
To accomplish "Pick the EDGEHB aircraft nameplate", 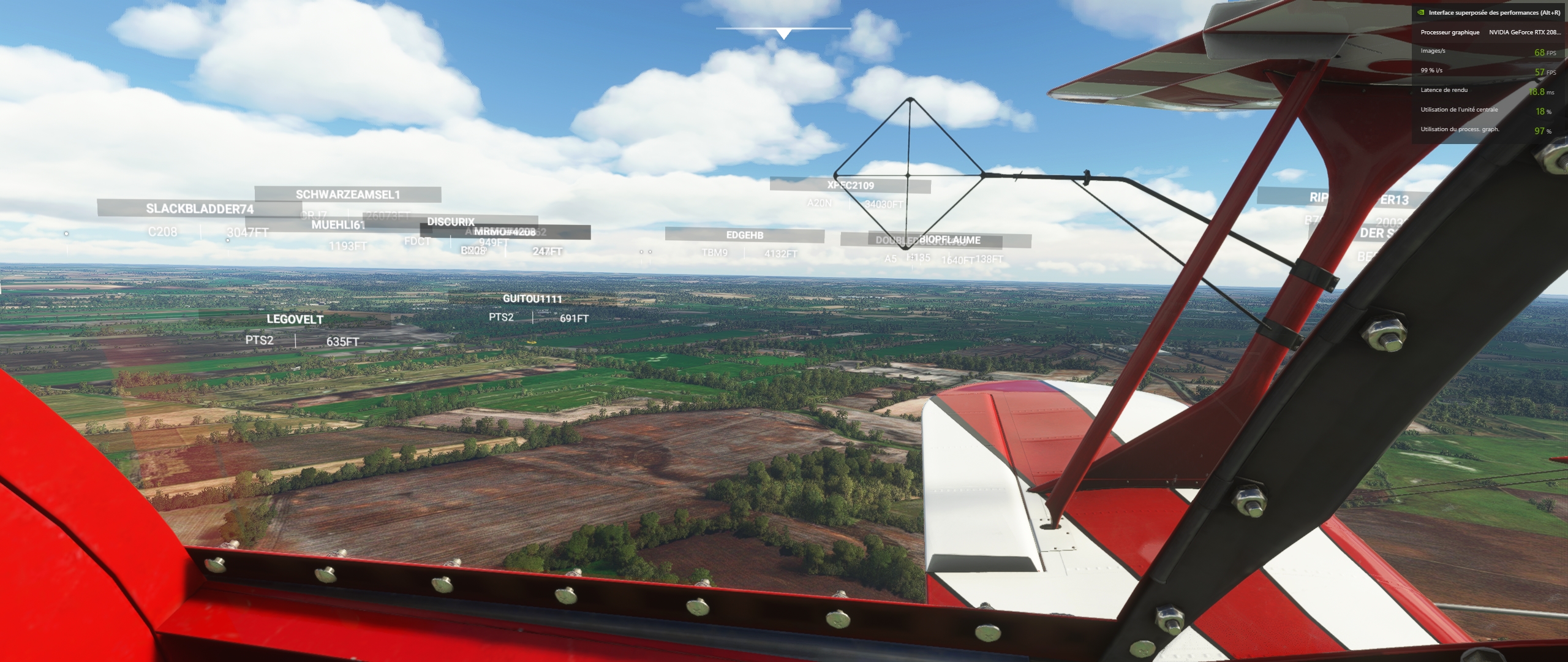I will pos(744,235).
